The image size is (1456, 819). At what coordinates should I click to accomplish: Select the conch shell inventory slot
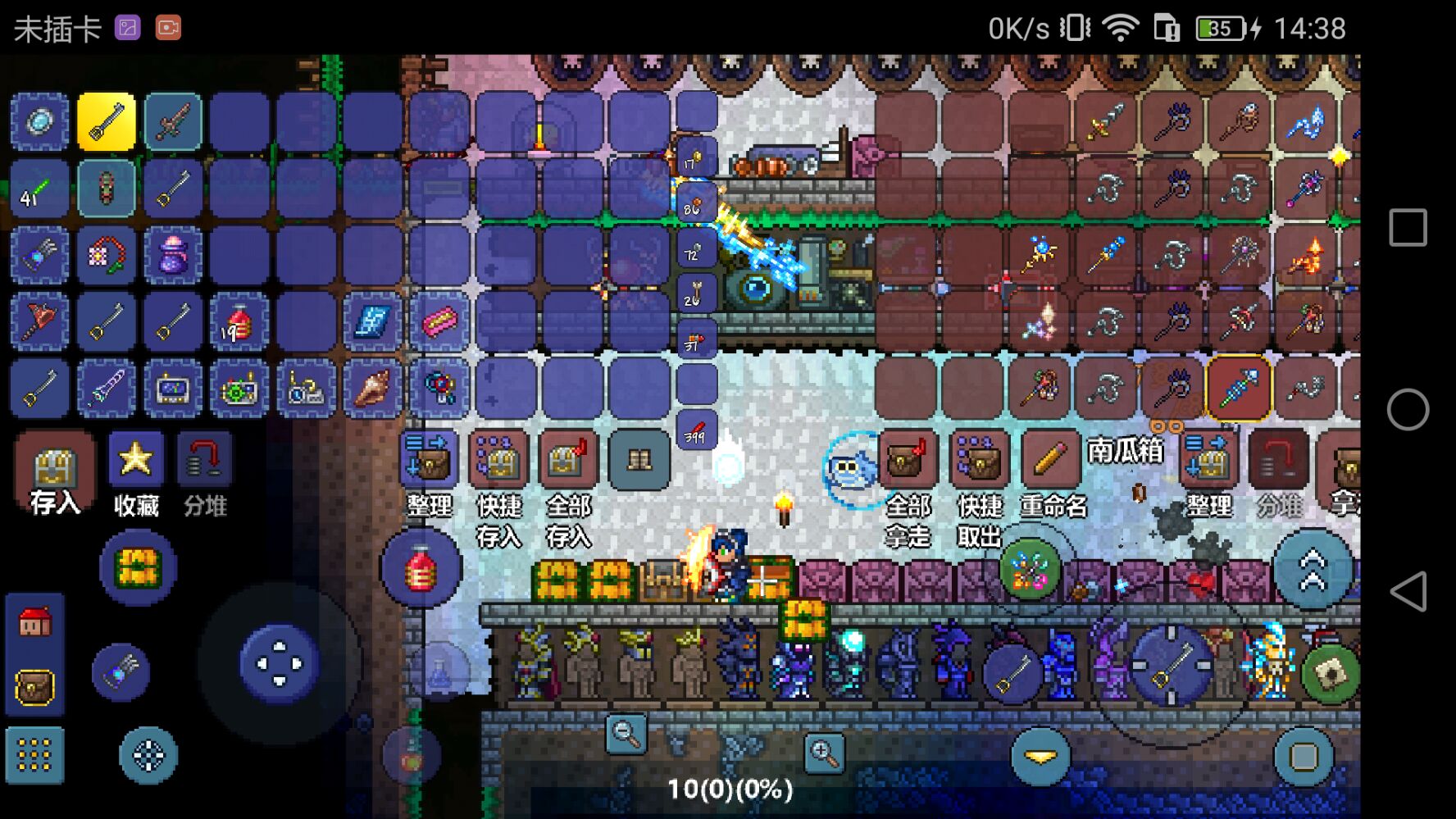coord(372,389)
